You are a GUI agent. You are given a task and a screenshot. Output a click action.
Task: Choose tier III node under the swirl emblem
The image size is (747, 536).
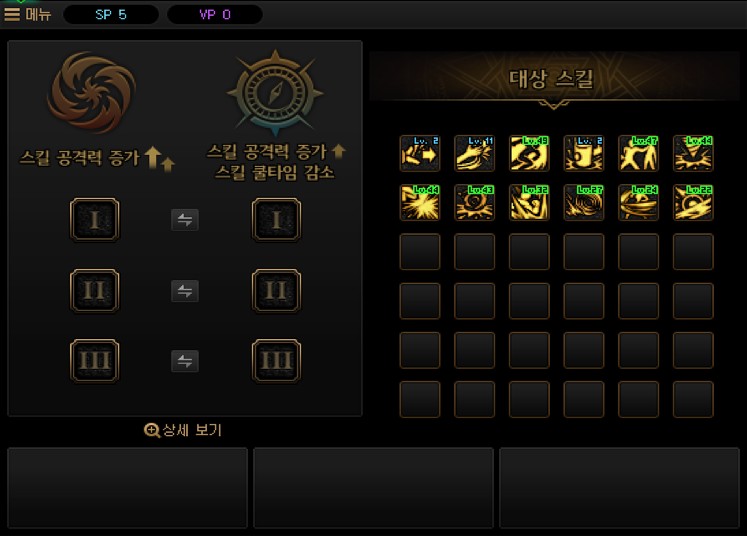tap(95, 361)
